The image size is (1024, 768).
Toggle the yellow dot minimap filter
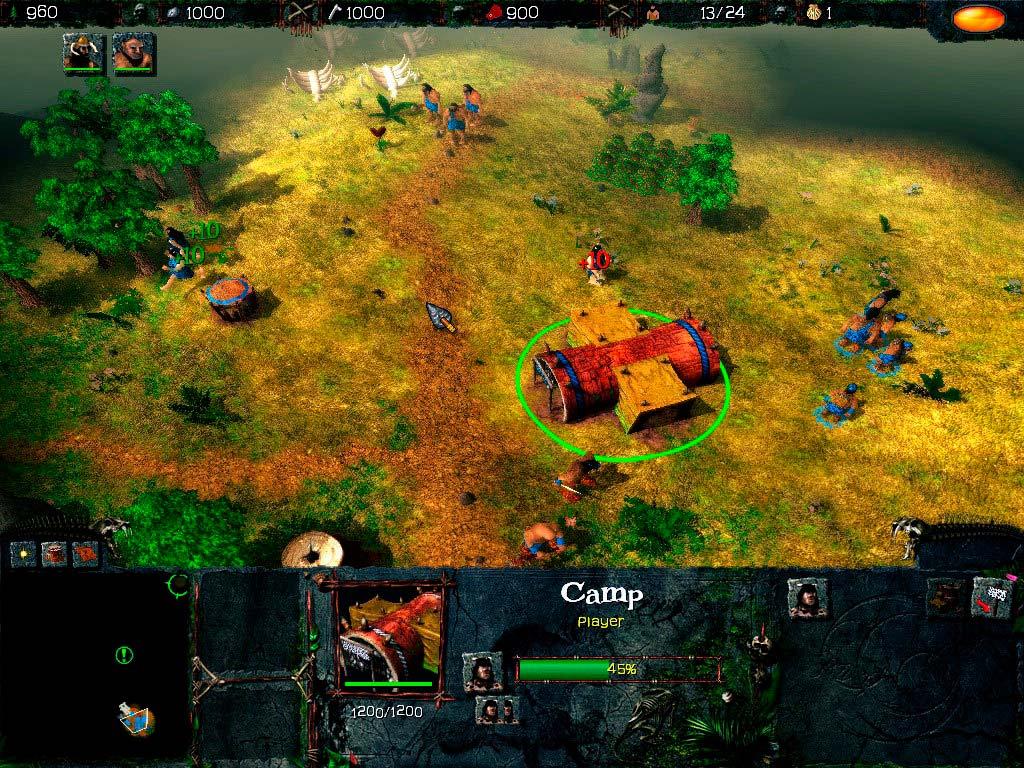point(24,553)
